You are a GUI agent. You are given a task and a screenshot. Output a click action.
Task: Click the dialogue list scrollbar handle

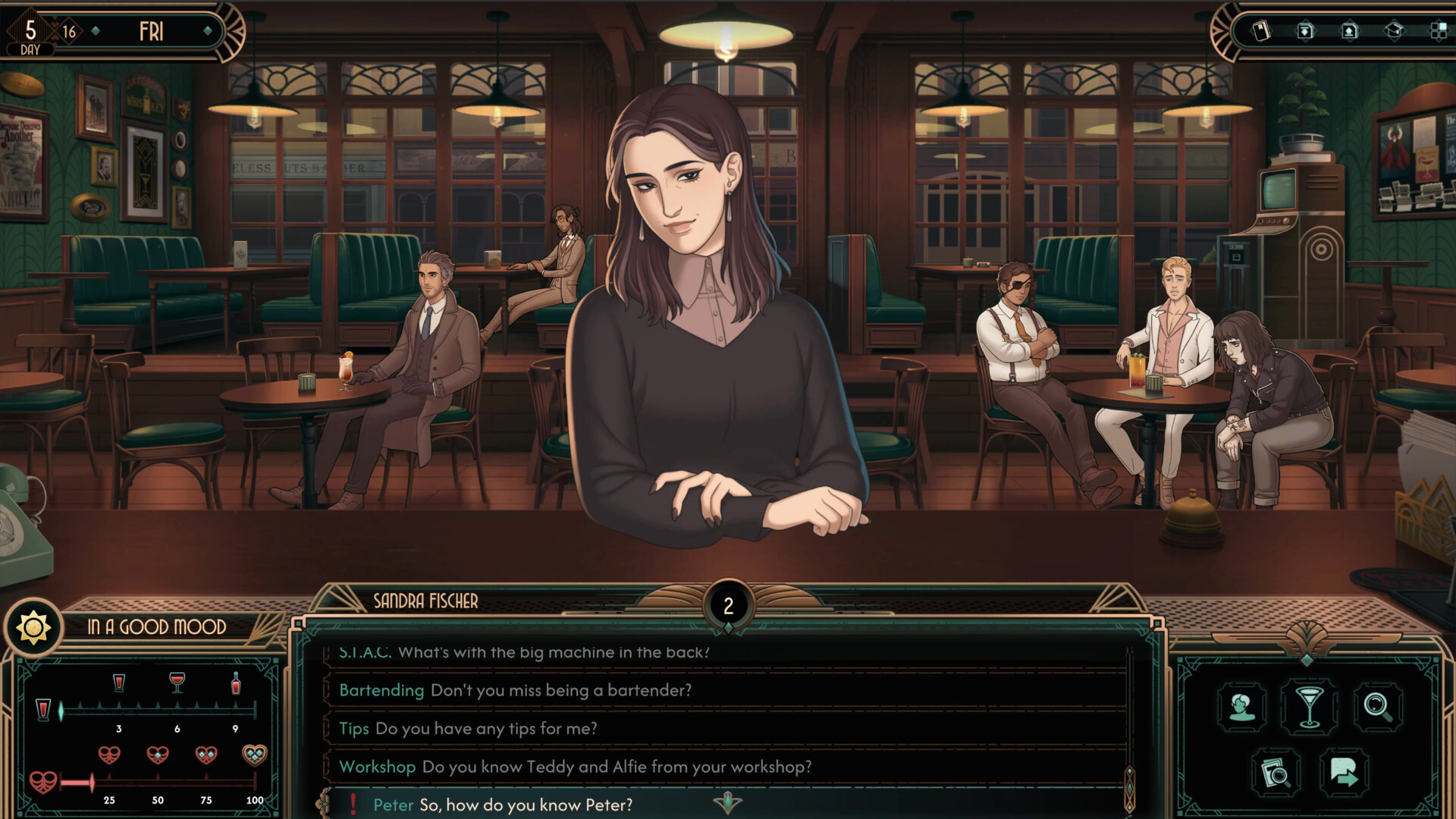tap(1129, 789)
